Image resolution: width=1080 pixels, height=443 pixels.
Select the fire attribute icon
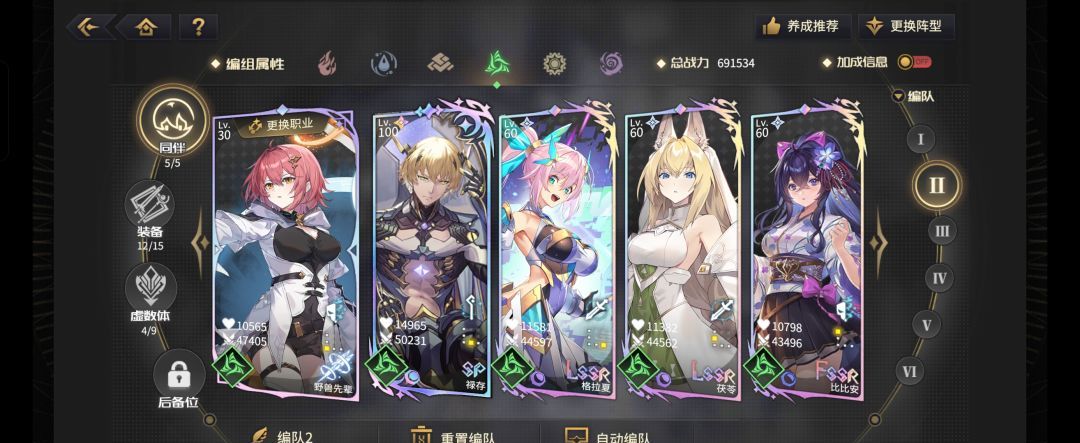pos(327,64)
